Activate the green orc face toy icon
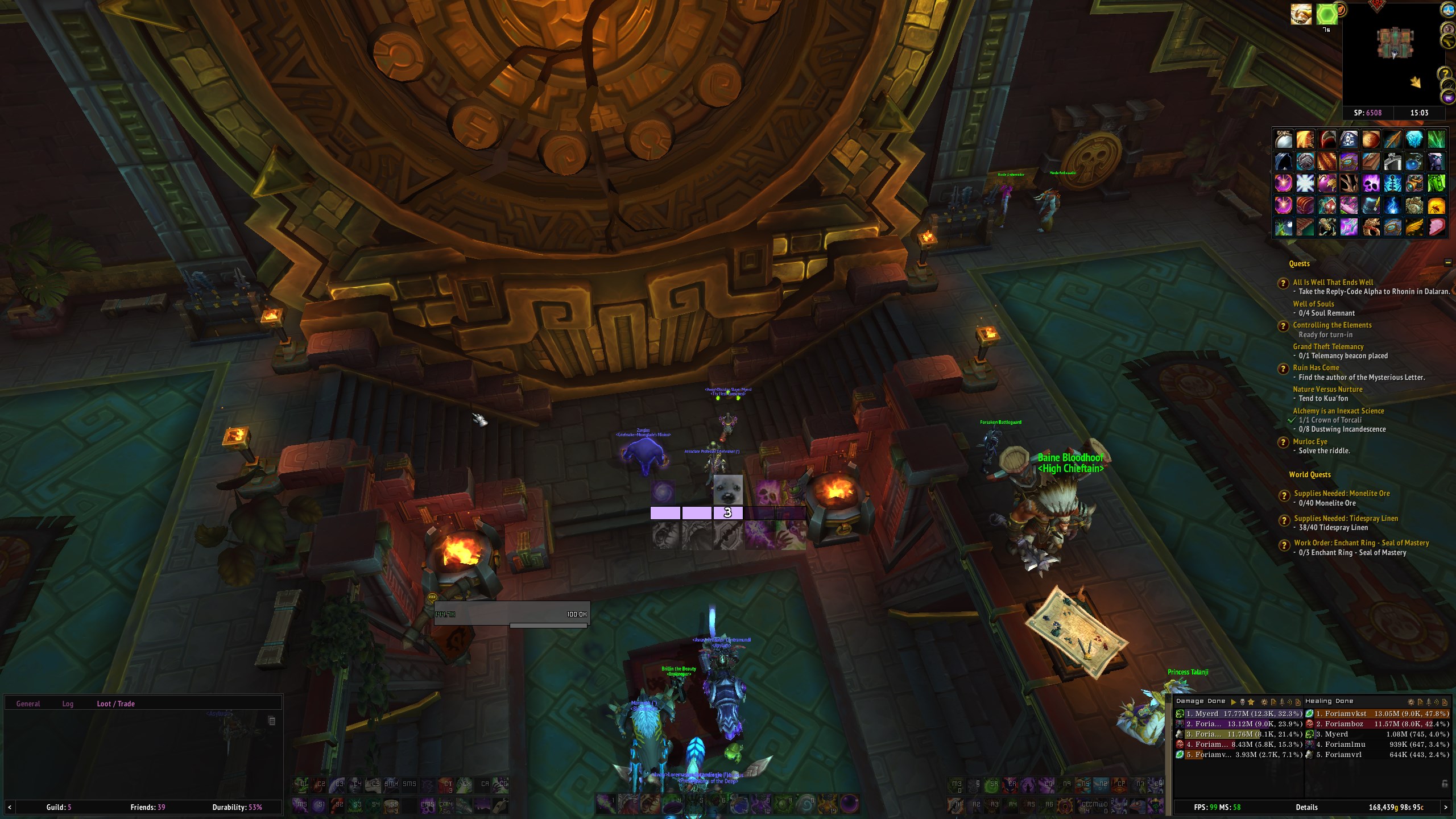The height and width of the screenshot is (819, 1456). click(1436, 183)
